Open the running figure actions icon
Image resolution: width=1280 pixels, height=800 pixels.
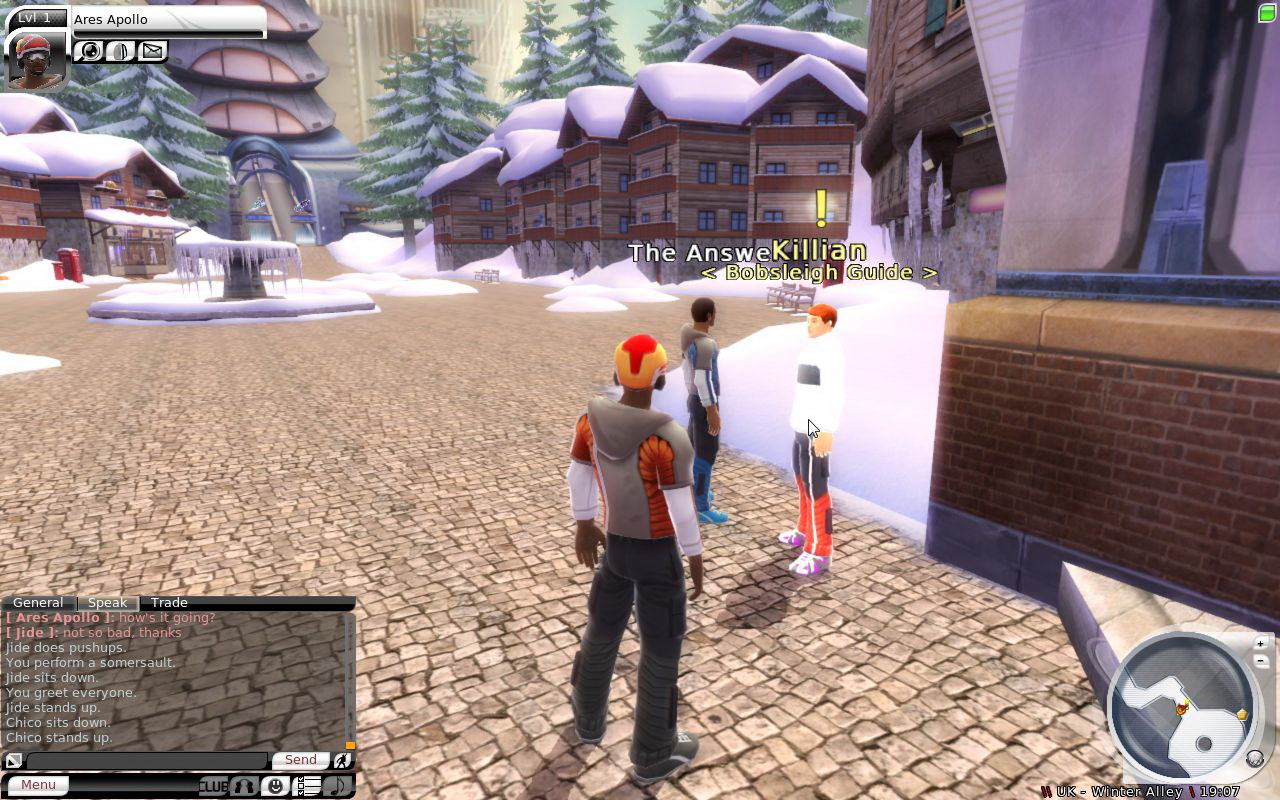point(342,761)
